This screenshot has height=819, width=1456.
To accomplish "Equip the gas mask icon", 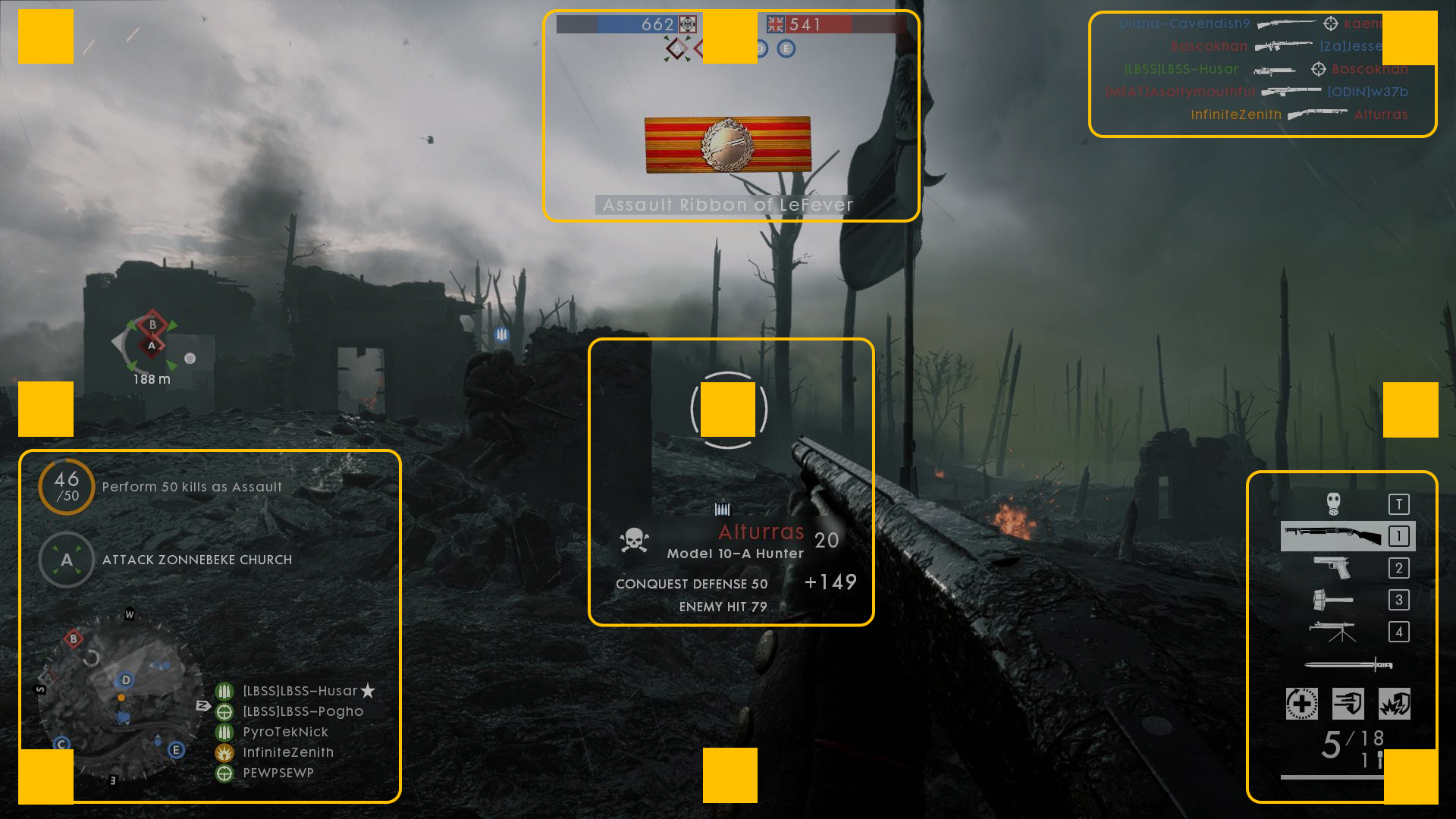I will (1333, 504).
